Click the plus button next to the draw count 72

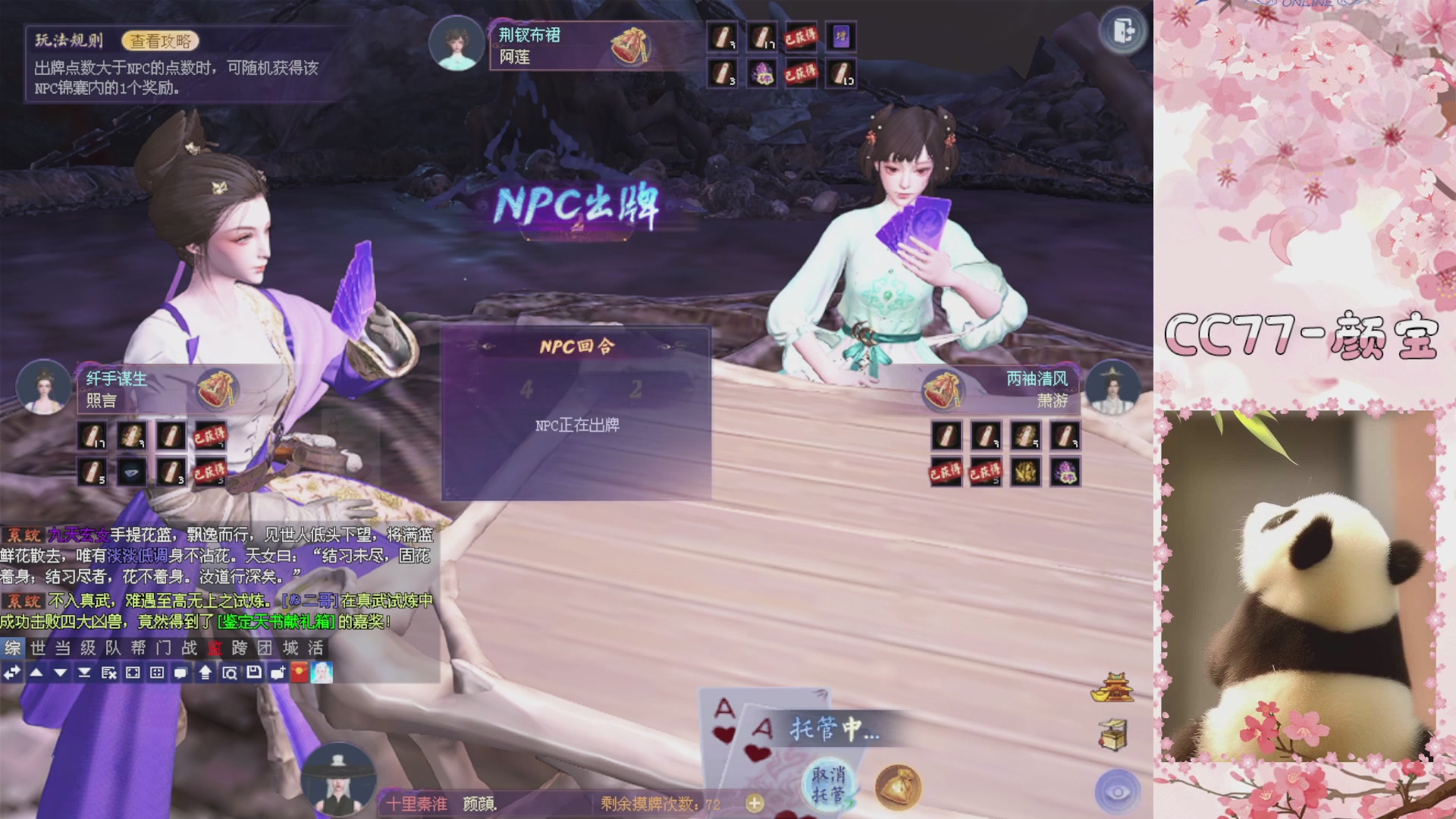click(755, 802)
